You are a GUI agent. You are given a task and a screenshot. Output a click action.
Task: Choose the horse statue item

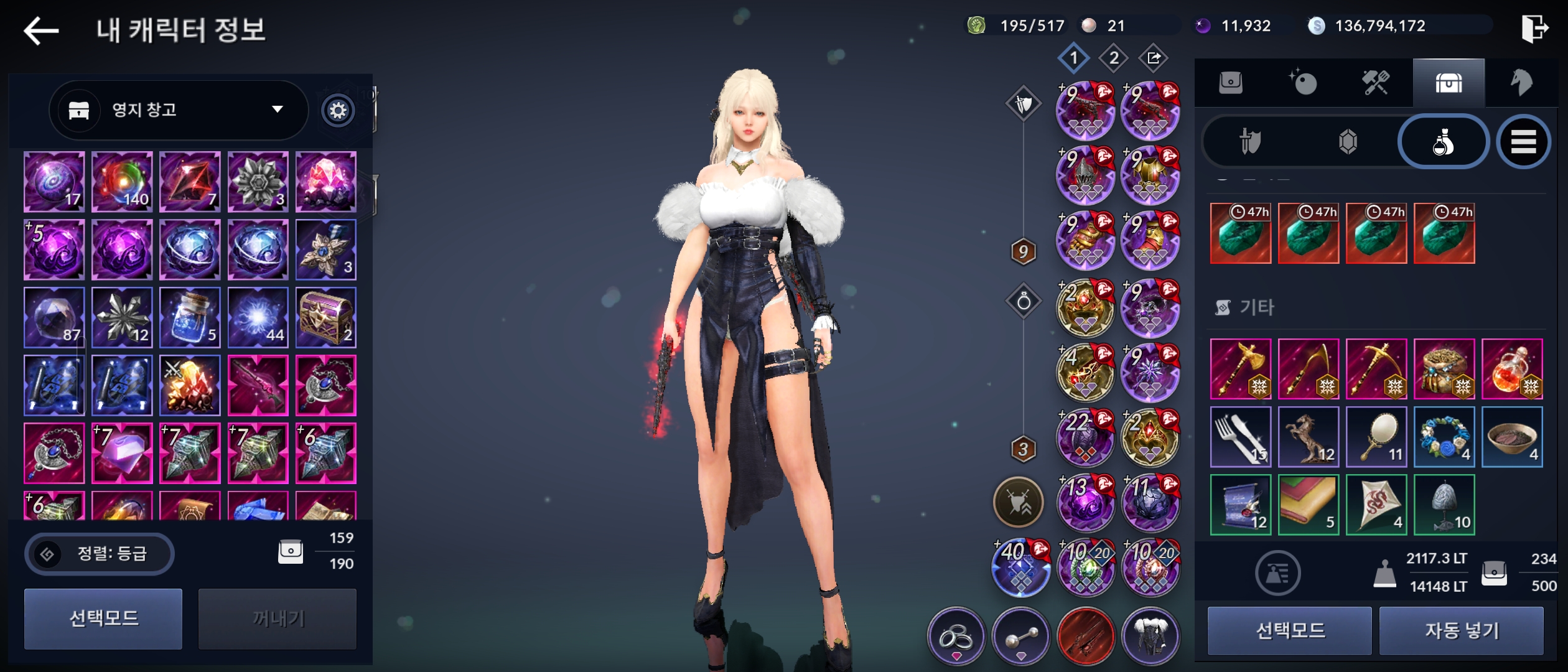point(1308,437)
